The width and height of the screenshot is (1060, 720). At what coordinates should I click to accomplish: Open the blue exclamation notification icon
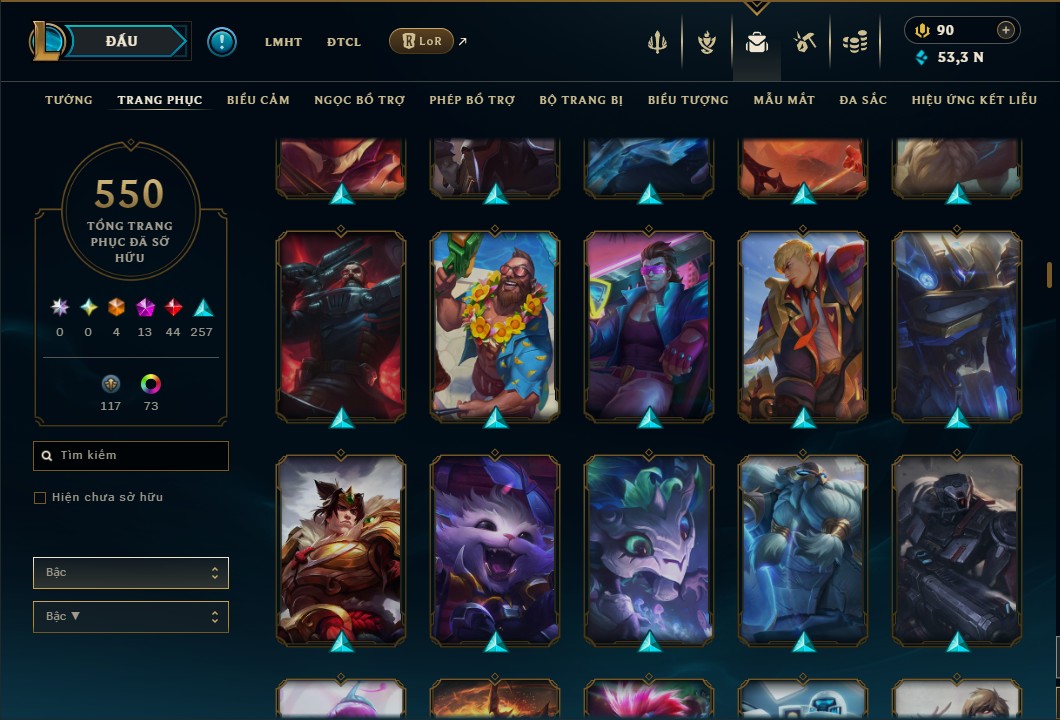click(x=222, y=42)
